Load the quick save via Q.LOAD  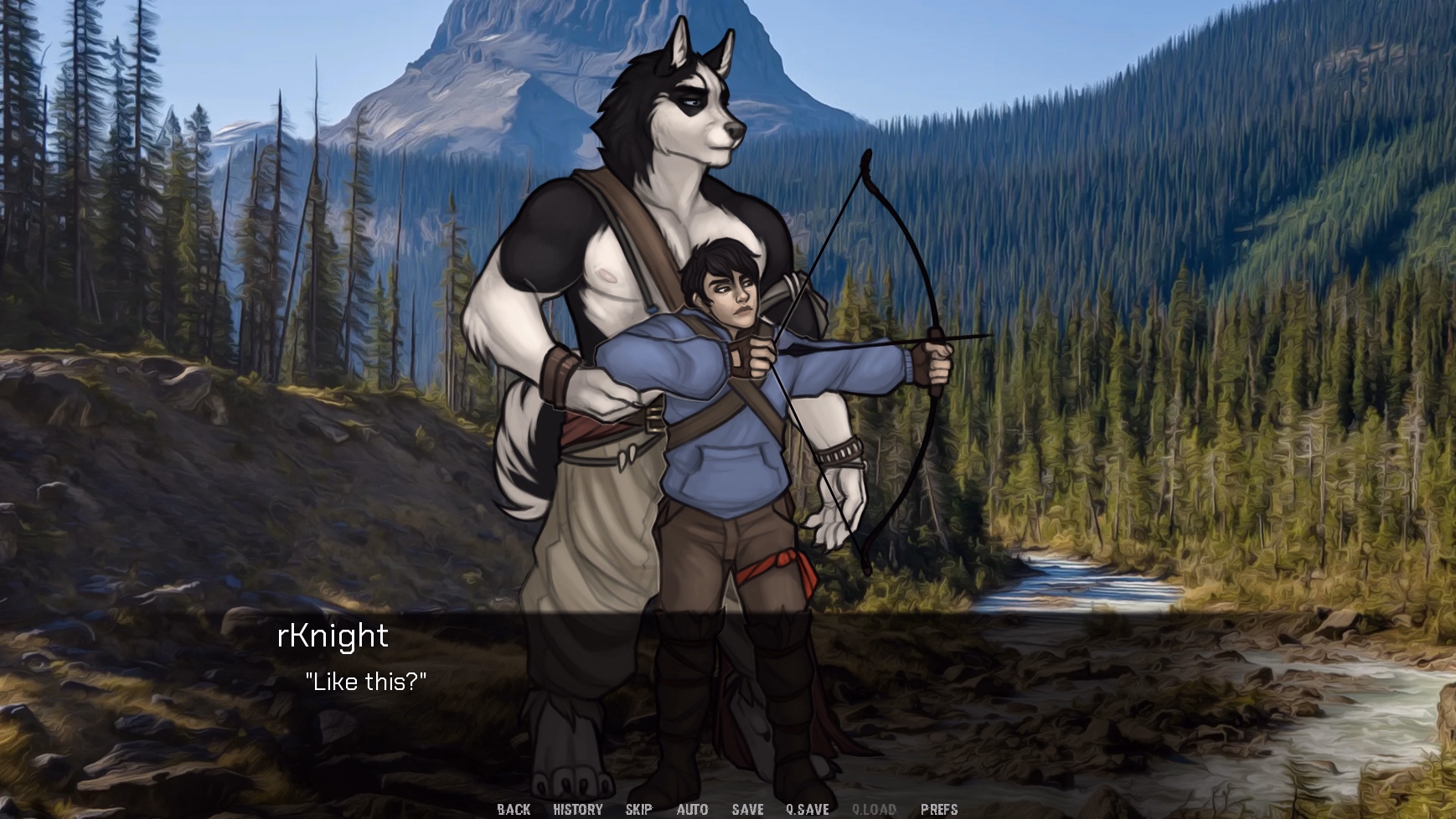click(x=874, y=809)
